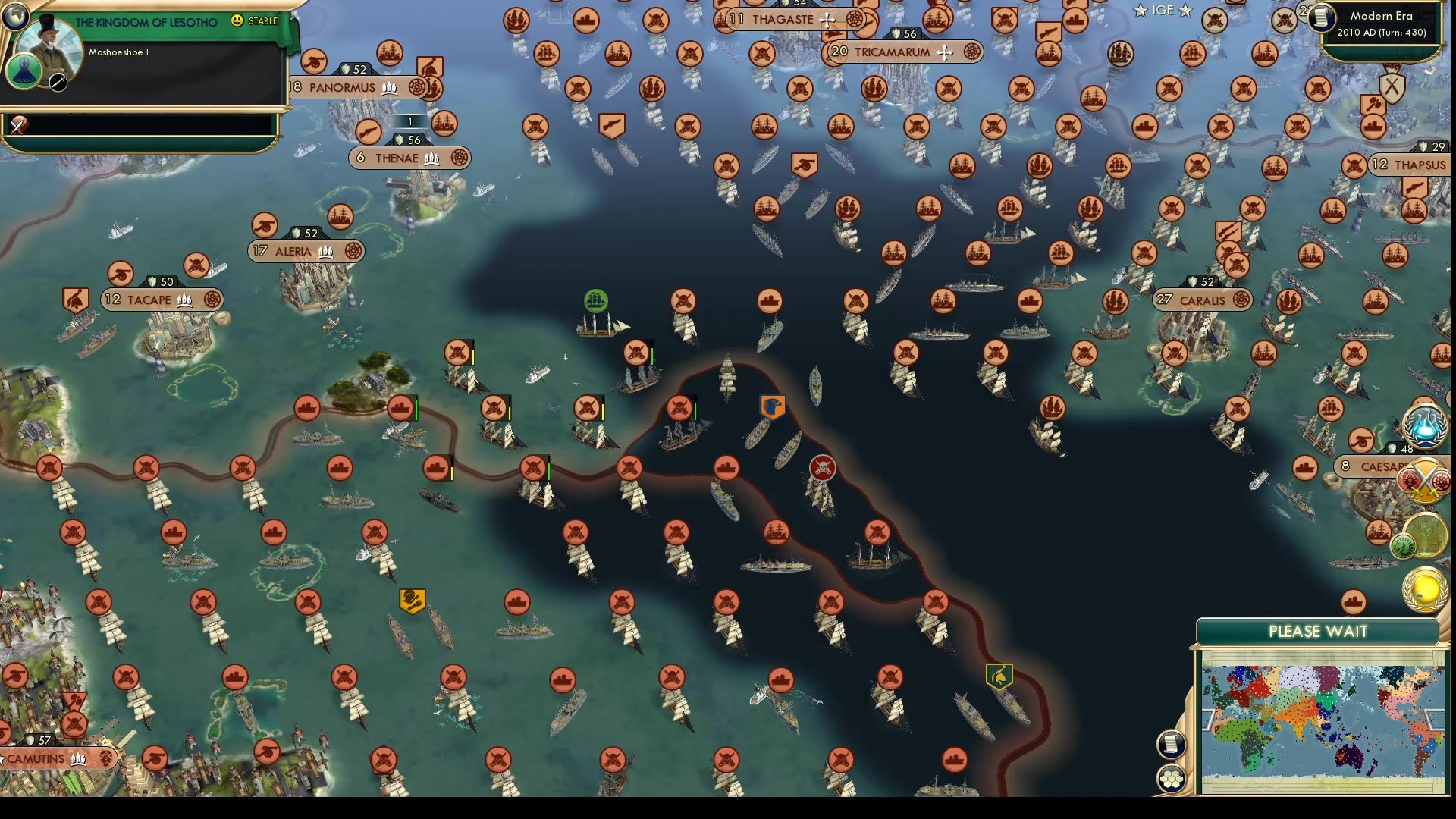Select the green galleon unit flag near Thagaste
This screenshot has width=1456, height=819.
click(595, 302)
